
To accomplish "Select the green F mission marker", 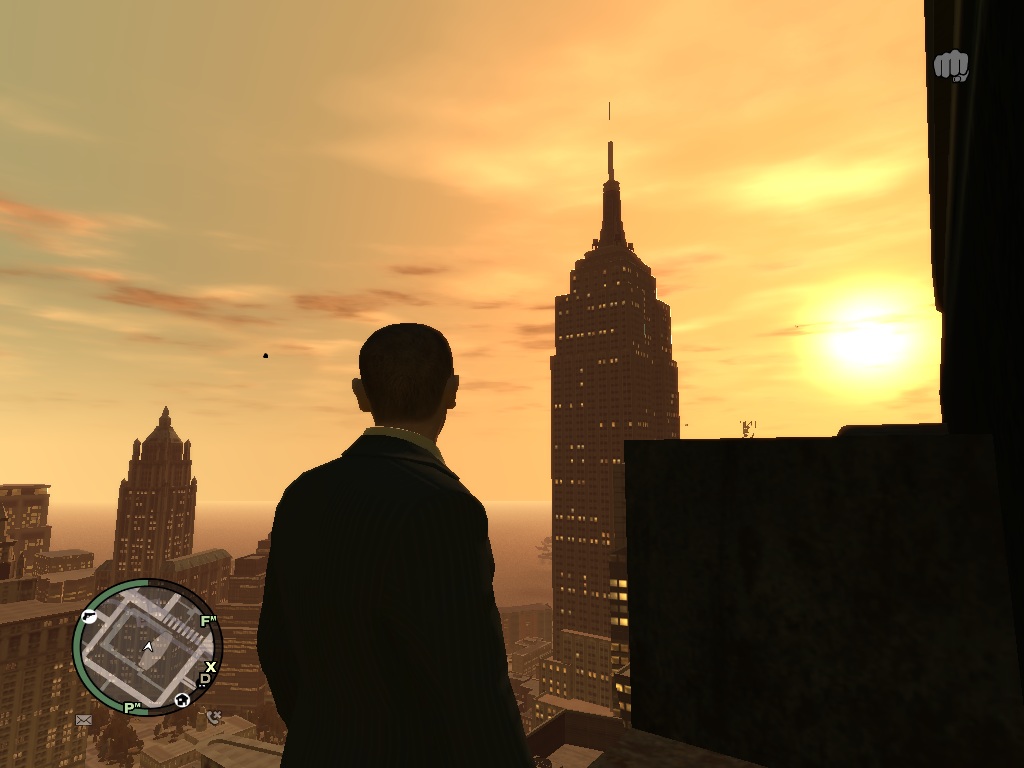I will point(208,621).
